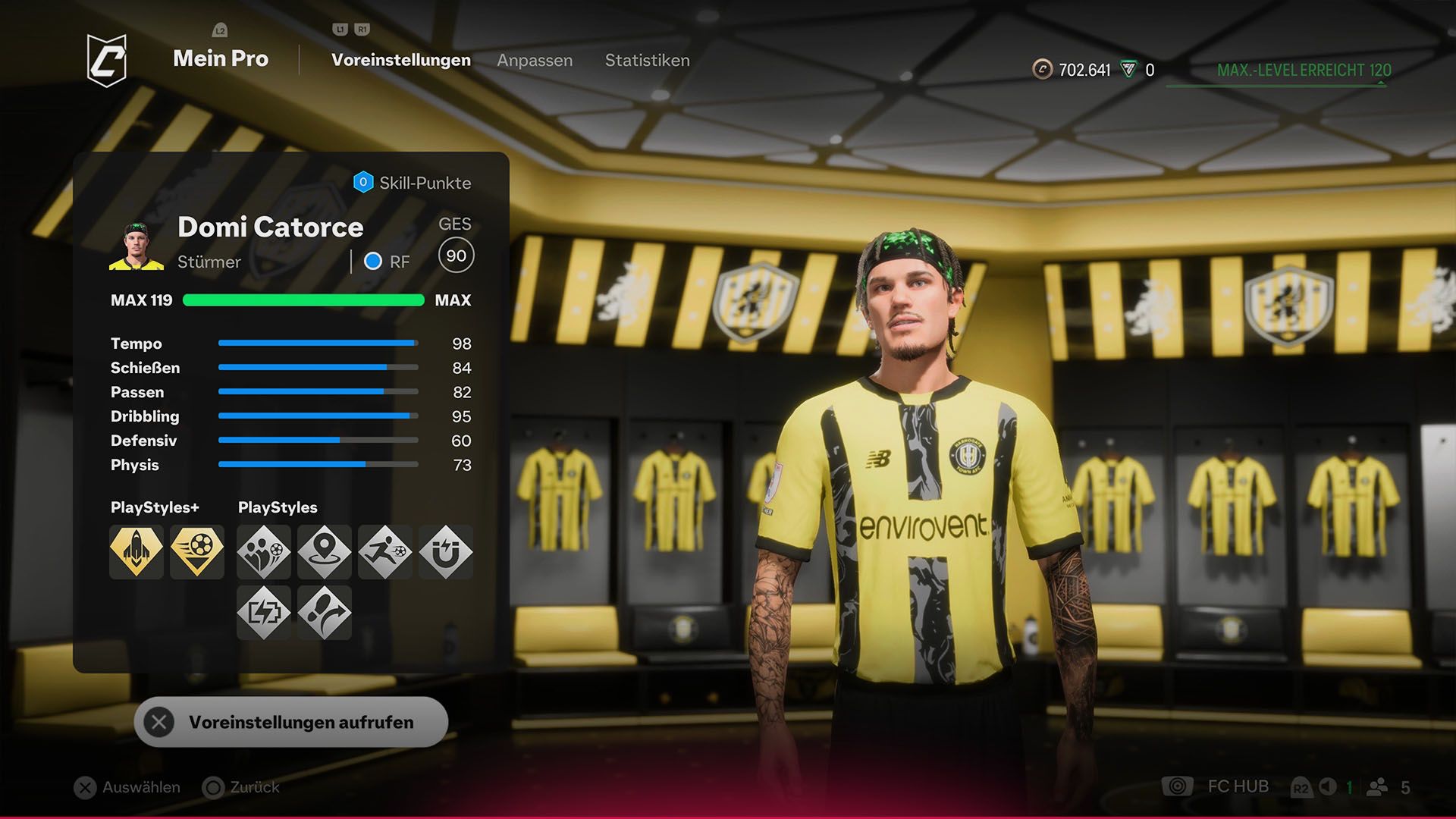Switch to the Anpassen tab
Image resolution: width=1456 pixels, height=819 pixels.
coord(535,61)
